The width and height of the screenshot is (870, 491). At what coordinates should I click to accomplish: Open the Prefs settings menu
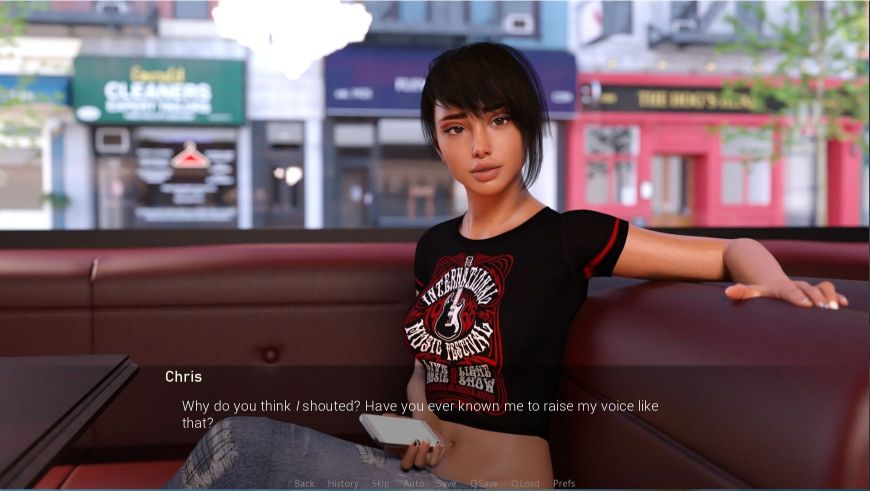(564, 483)
